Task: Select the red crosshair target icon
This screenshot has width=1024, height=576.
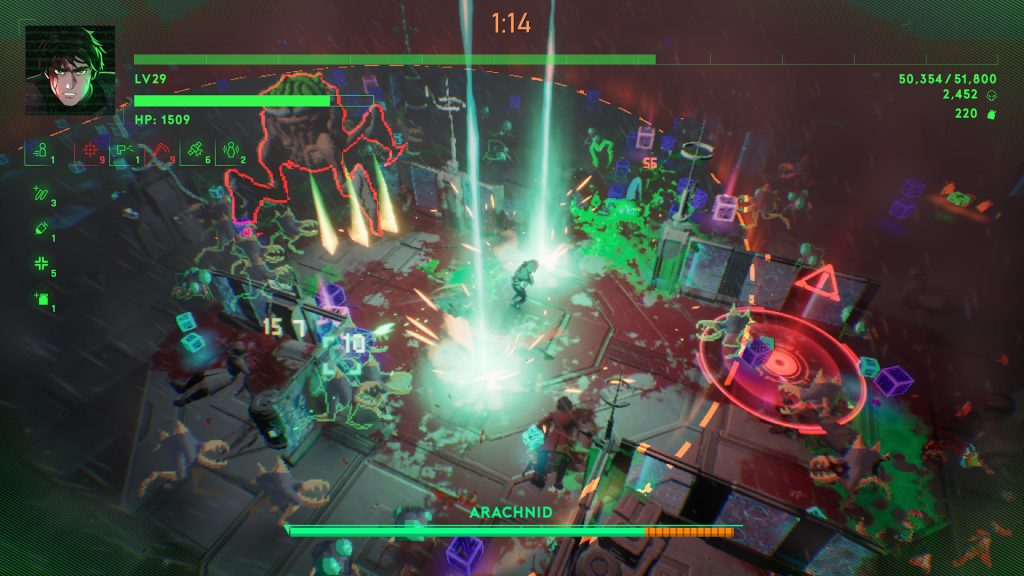Action: pos(90,151)
